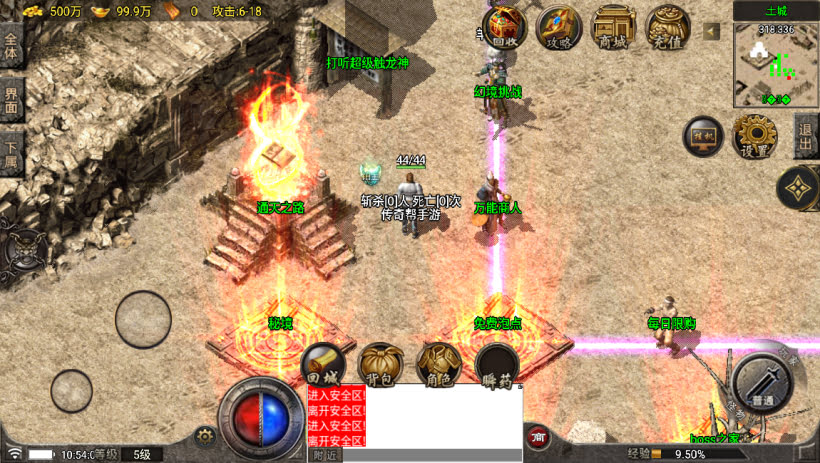
Task: Switch chat to the 附近 nearby channel
Action: coord(324,455)
